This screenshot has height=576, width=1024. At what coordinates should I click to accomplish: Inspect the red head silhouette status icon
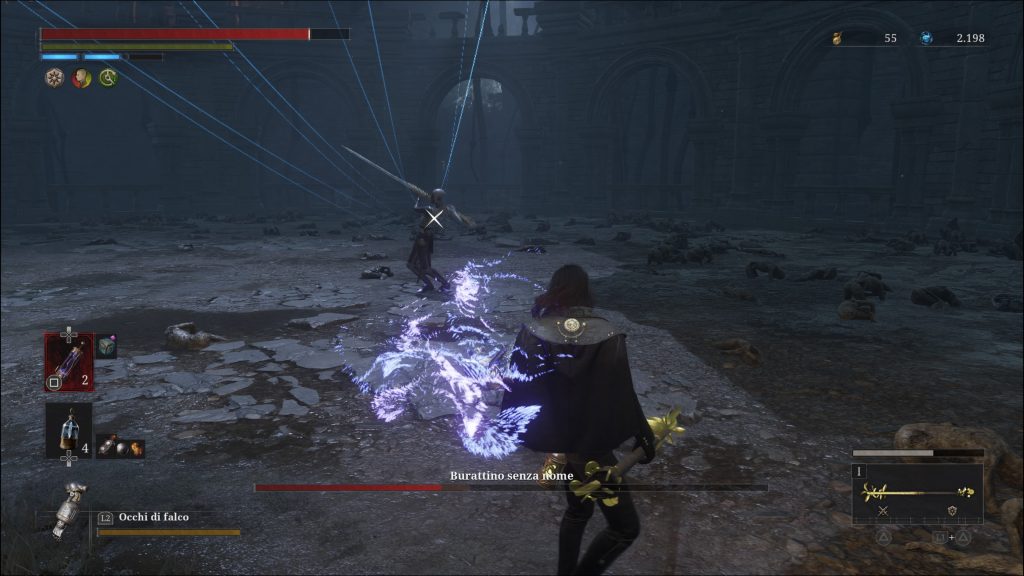81,78
